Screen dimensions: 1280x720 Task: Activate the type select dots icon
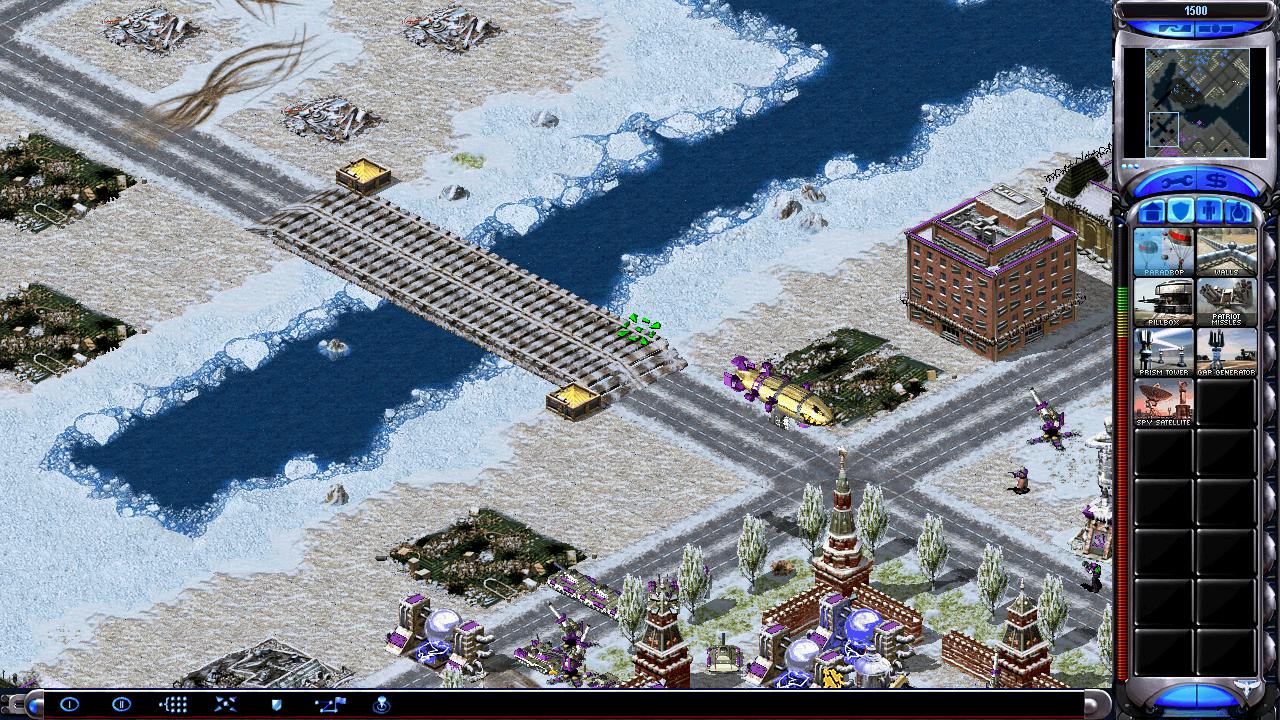coord(173,704)
